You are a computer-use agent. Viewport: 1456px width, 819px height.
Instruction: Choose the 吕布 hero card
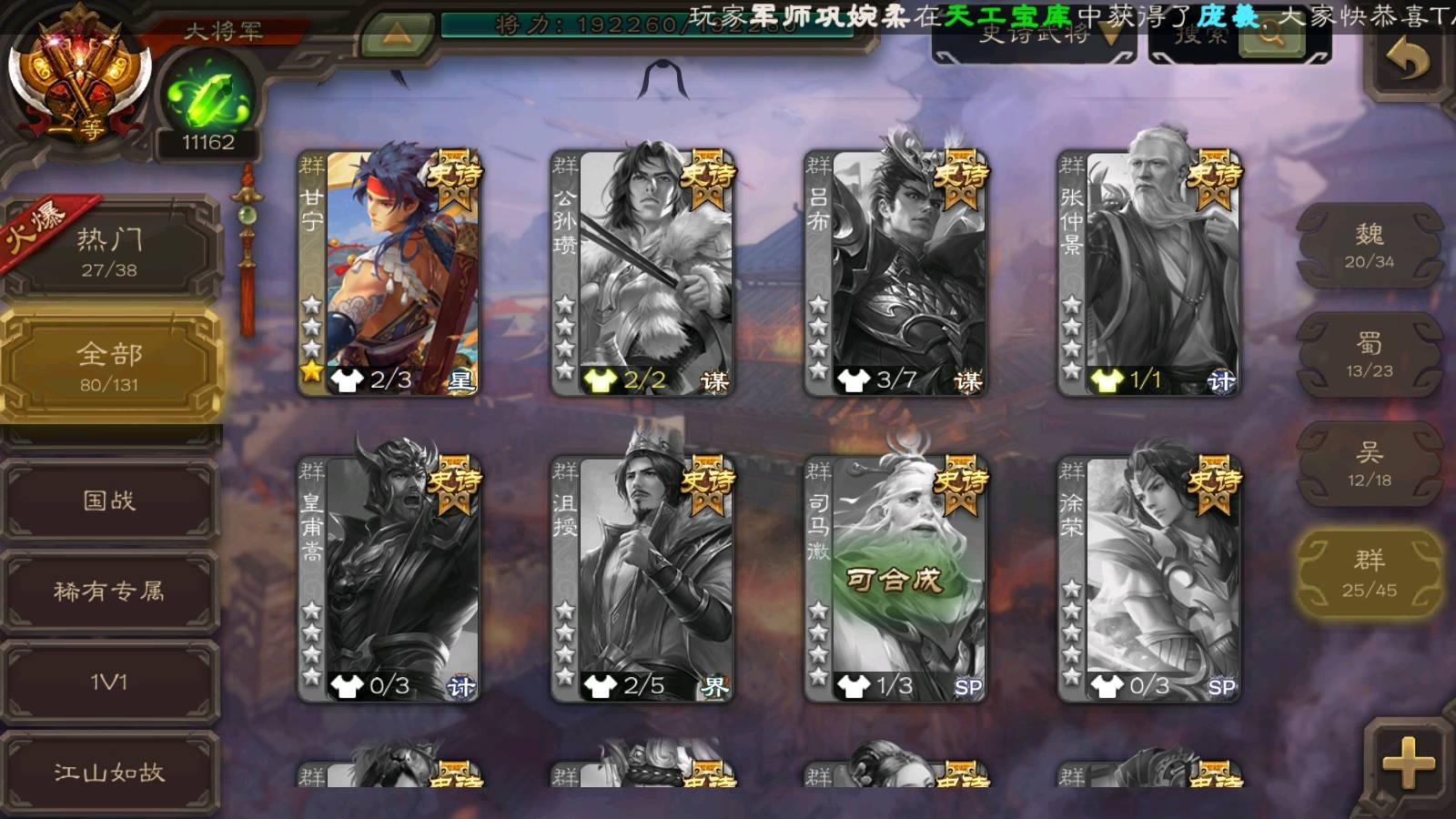[x=895, y=273]
